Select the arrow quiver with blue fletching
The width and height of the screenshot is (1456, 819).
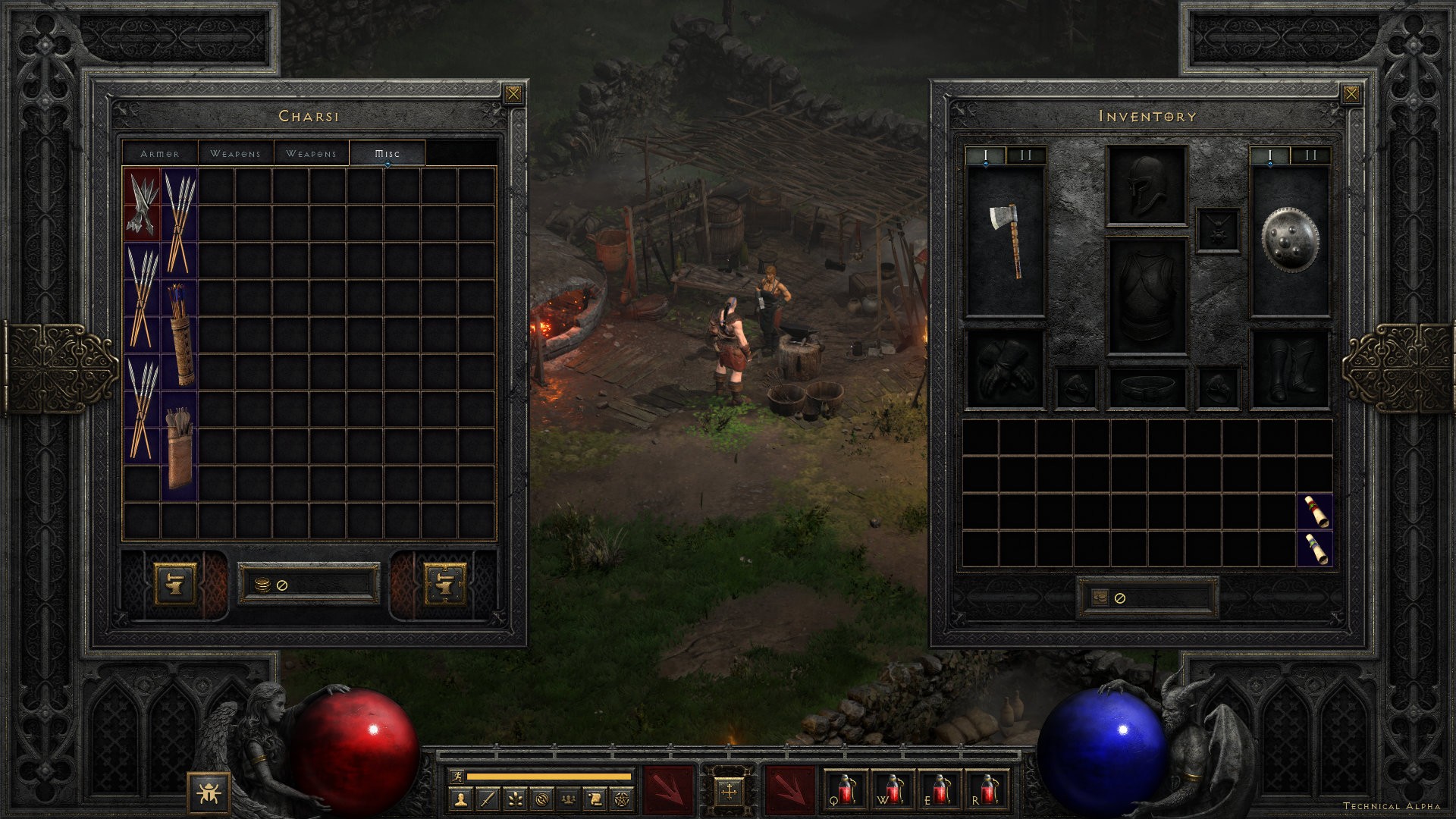(180, 334)
